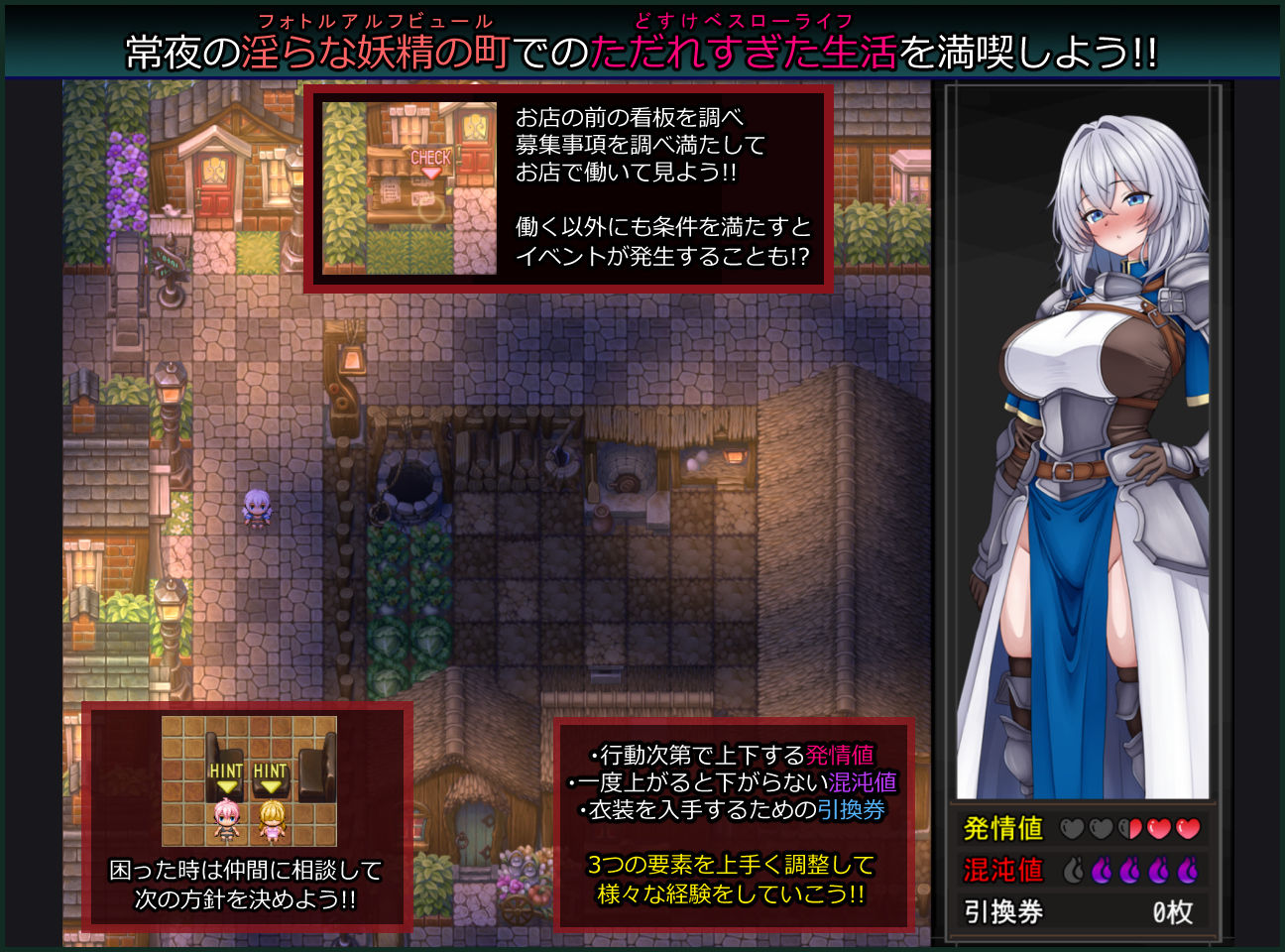Screen dimensions: 1285x952
Task: Select the first HINT marker above pink-haired companion
Action: (x=227, y=769)
